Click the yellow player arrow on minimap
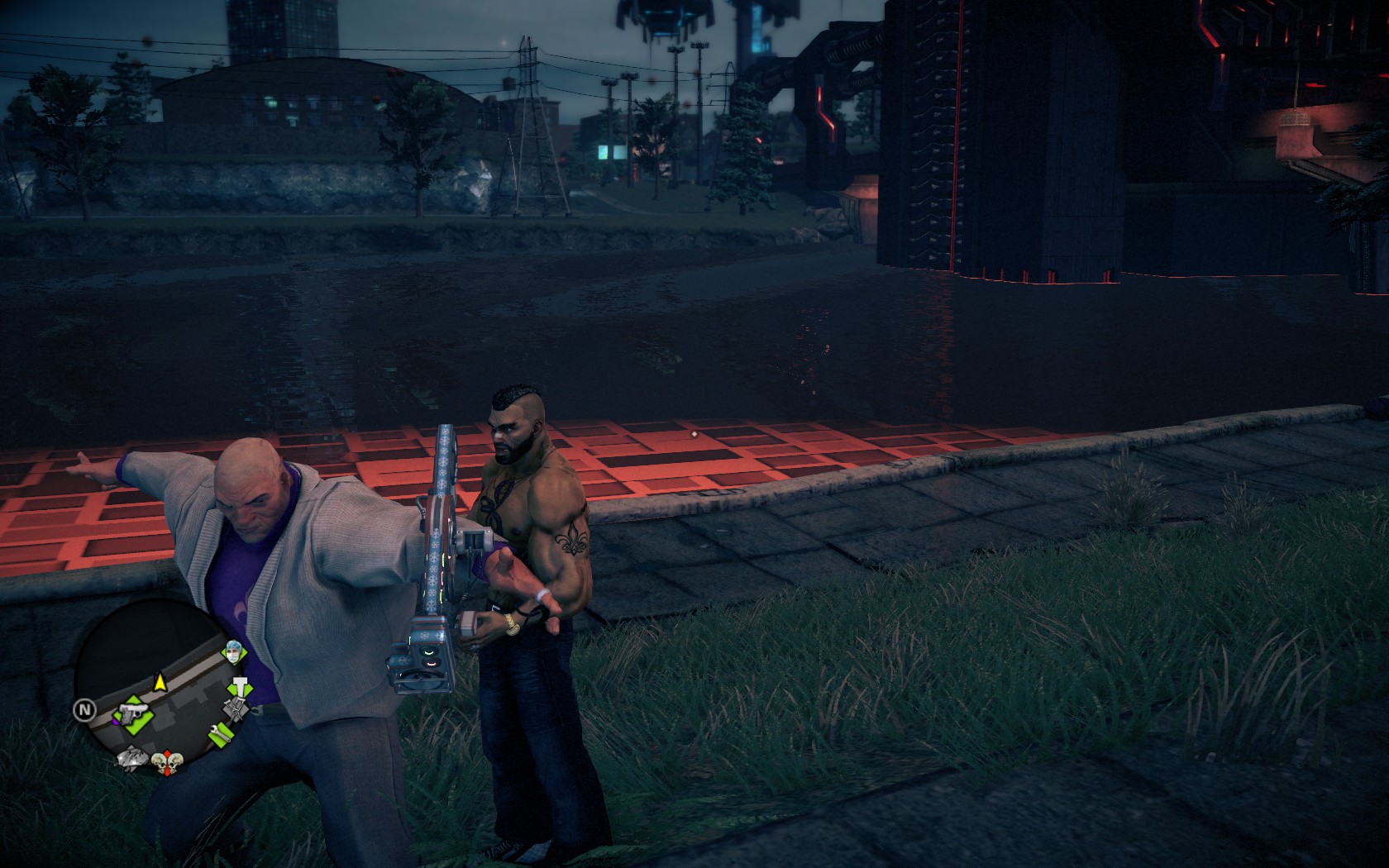Screen dimensions: 1389x868 pyautogui.click(x=159, y=681)
